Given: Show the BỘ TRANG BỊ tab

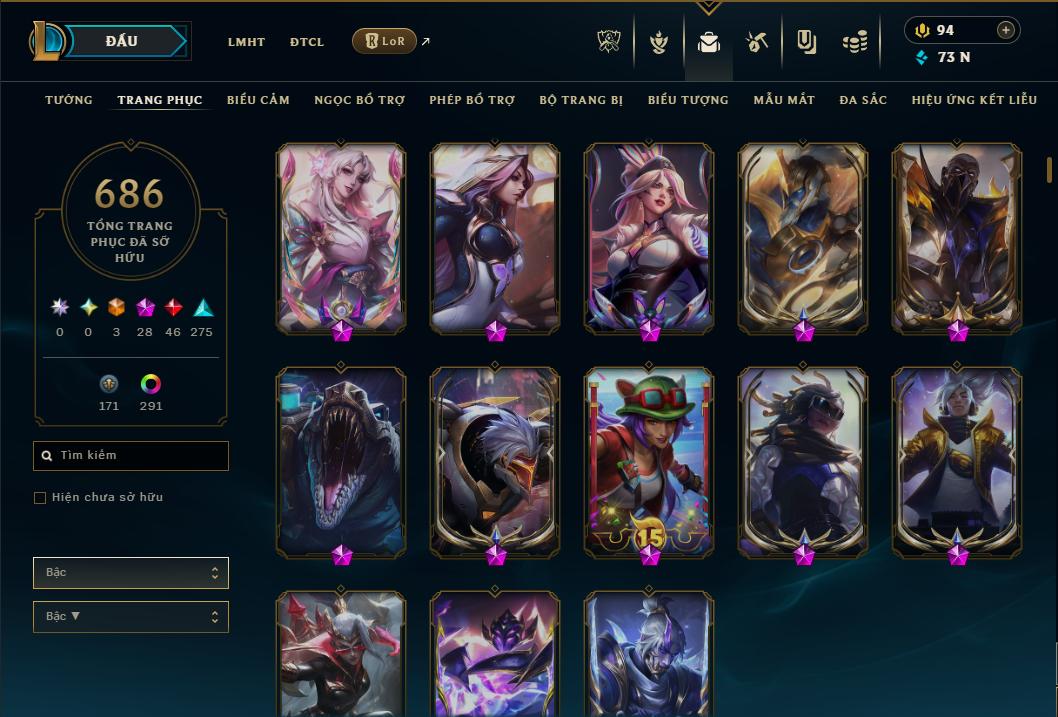Looking at the screenshot, I should coord(581,100).
